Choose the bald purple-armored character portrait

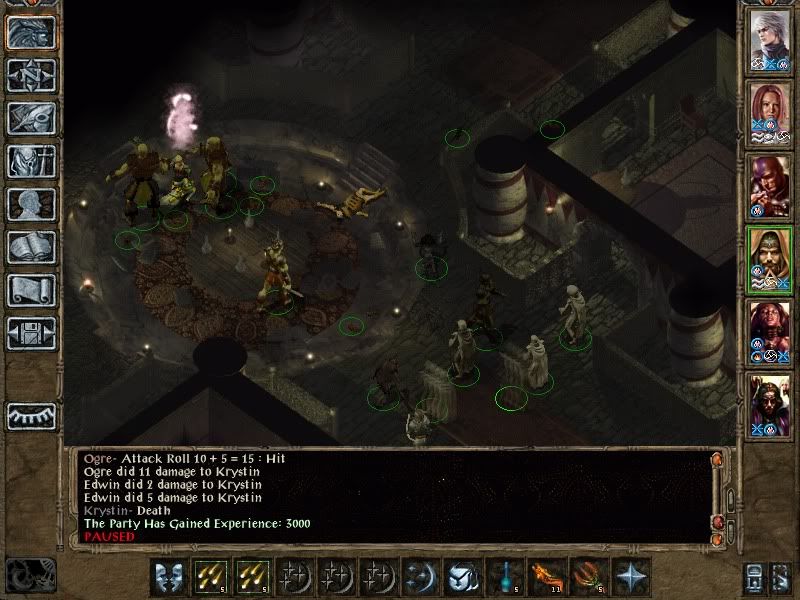770,186
